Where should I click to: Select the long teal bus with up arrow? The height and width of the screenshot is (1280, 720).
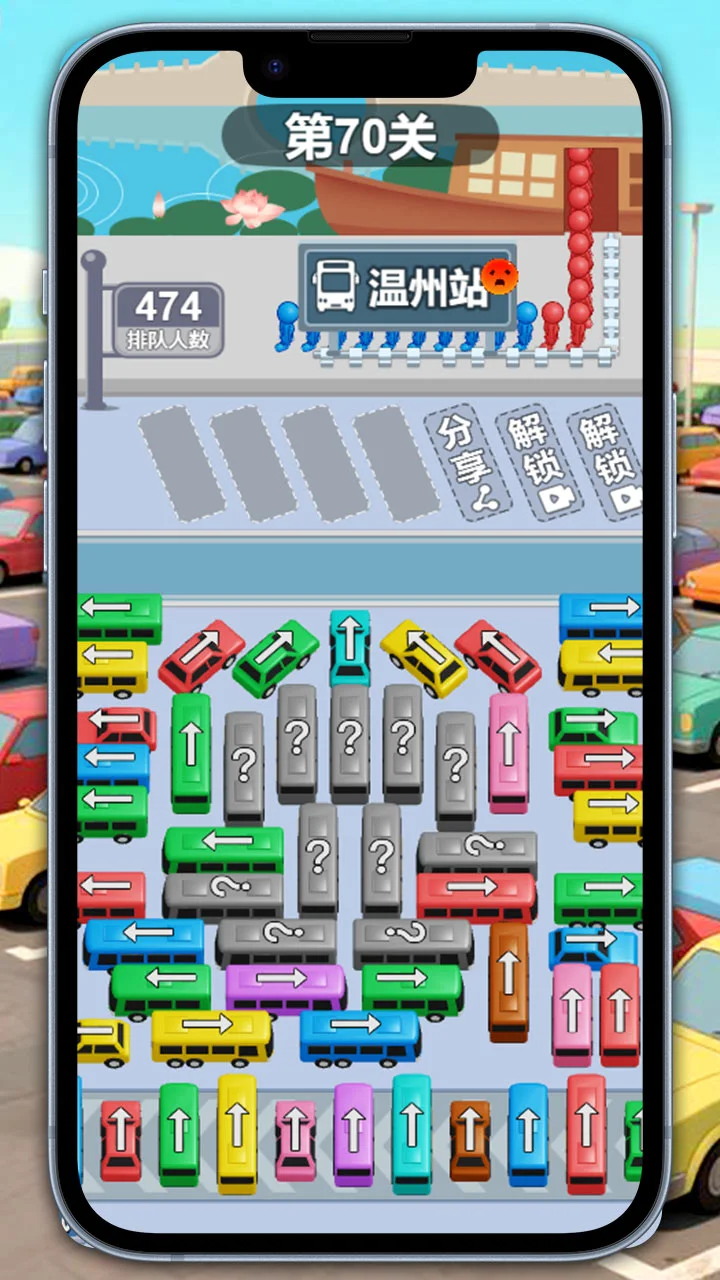(x=411, y=1133)
